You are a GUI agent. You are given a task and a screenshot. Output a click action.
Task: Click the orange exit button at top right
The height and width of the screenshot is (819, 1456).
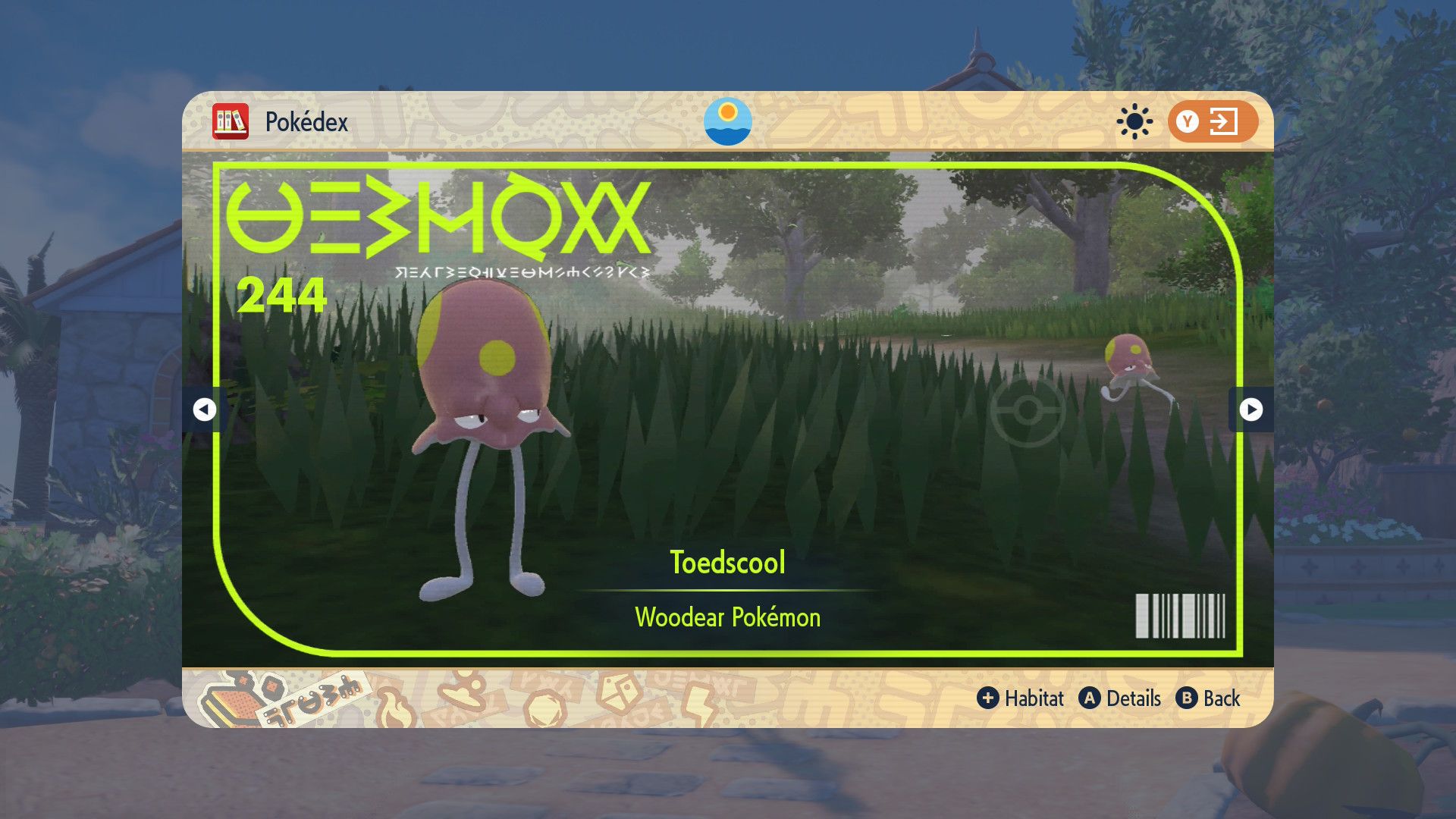pos(1212,121)
